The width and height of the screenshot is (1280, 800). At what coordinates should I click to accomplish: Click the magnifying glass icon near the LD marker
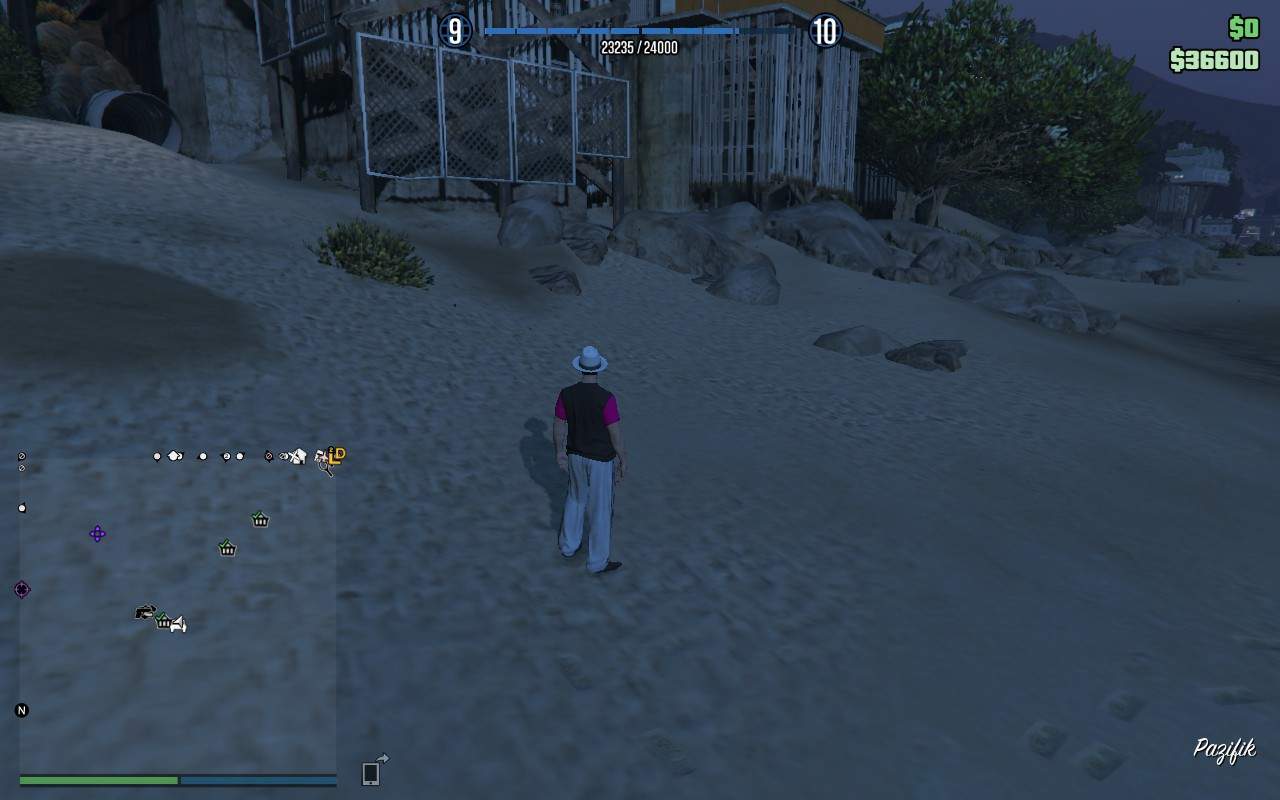(x=325, y=468)
